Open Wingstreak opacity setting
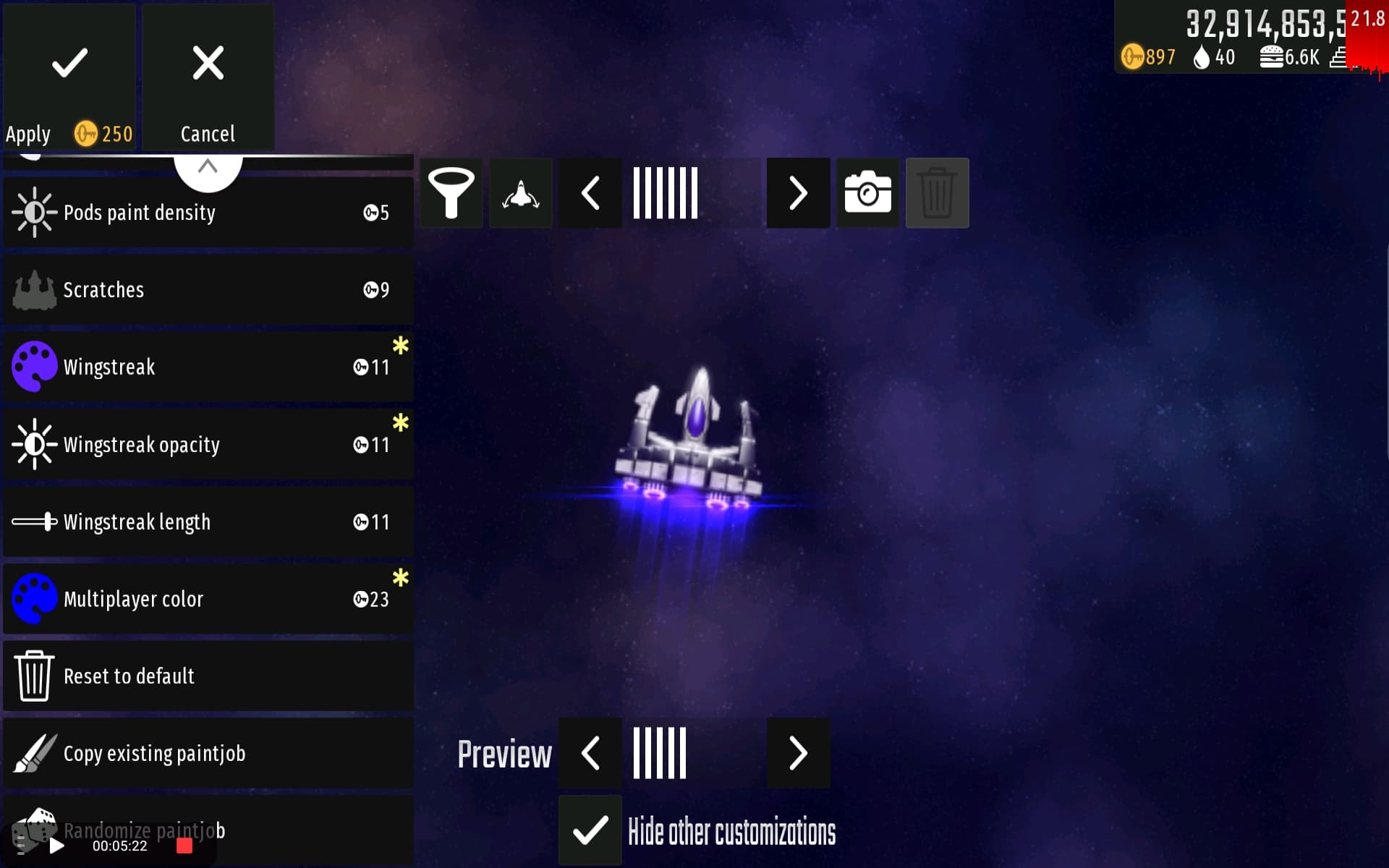This screenshot has height=868, width=1389. click(208, 445)
